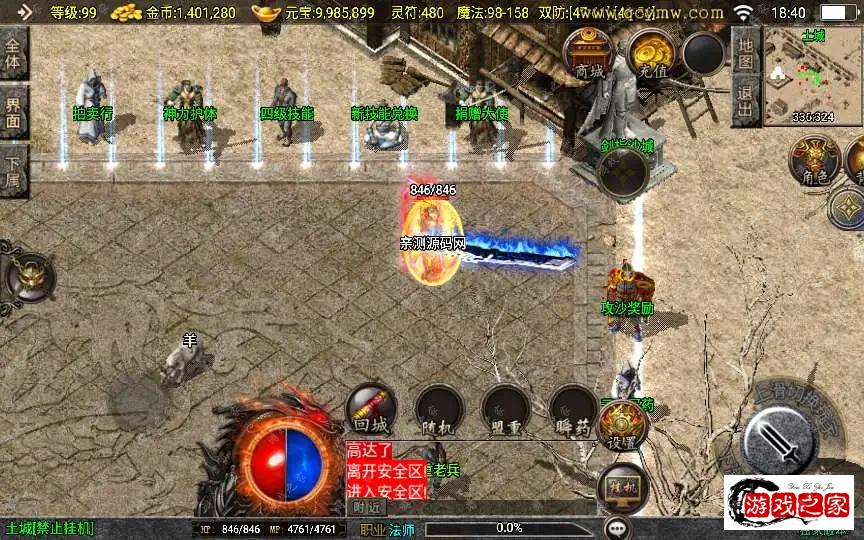This screenshot has width=864, height=540.
Task: Select the 界面 tab on the left
Action: click(14, 110)
